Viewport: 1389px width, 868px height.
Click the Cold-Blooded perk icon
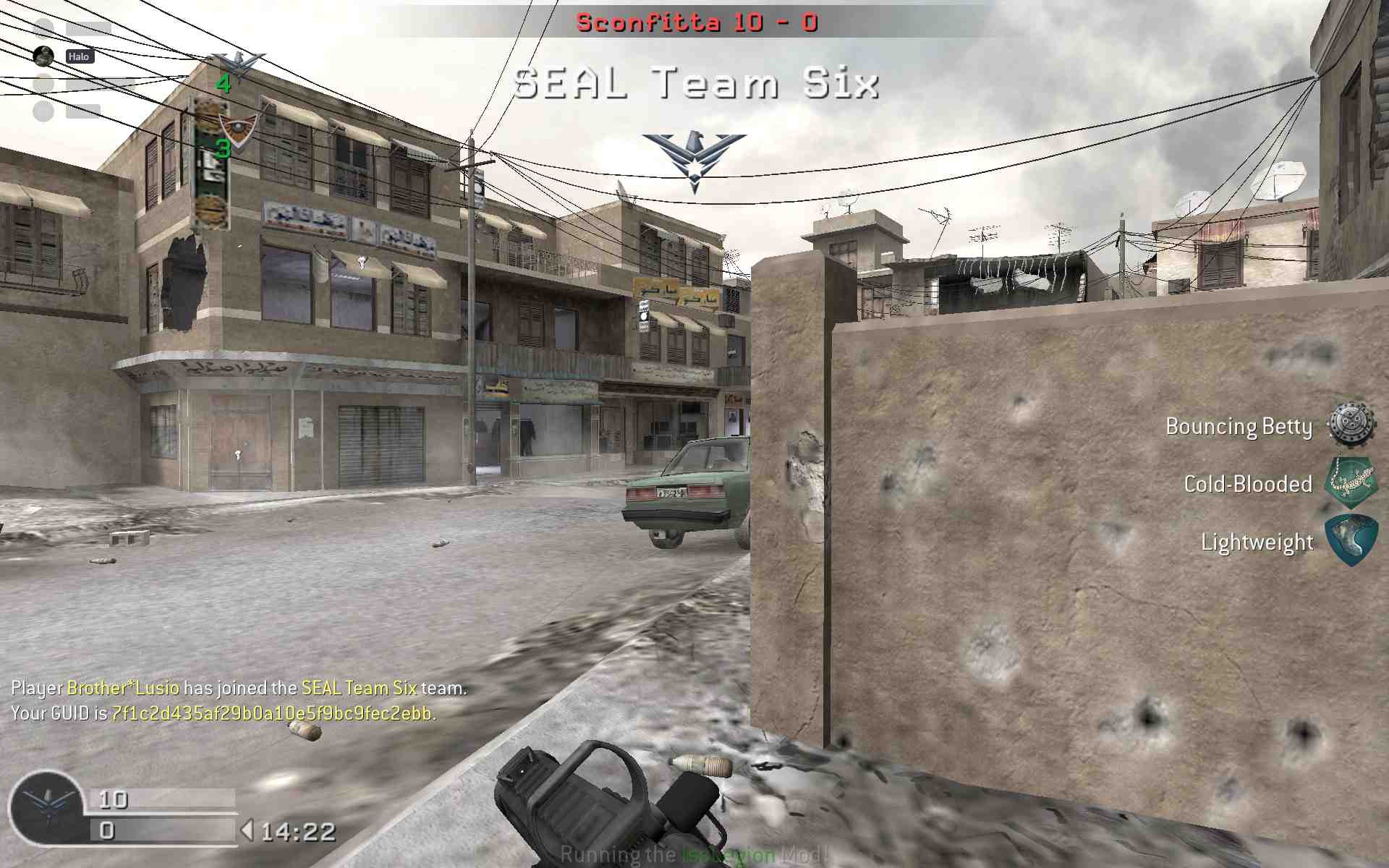1350,482
